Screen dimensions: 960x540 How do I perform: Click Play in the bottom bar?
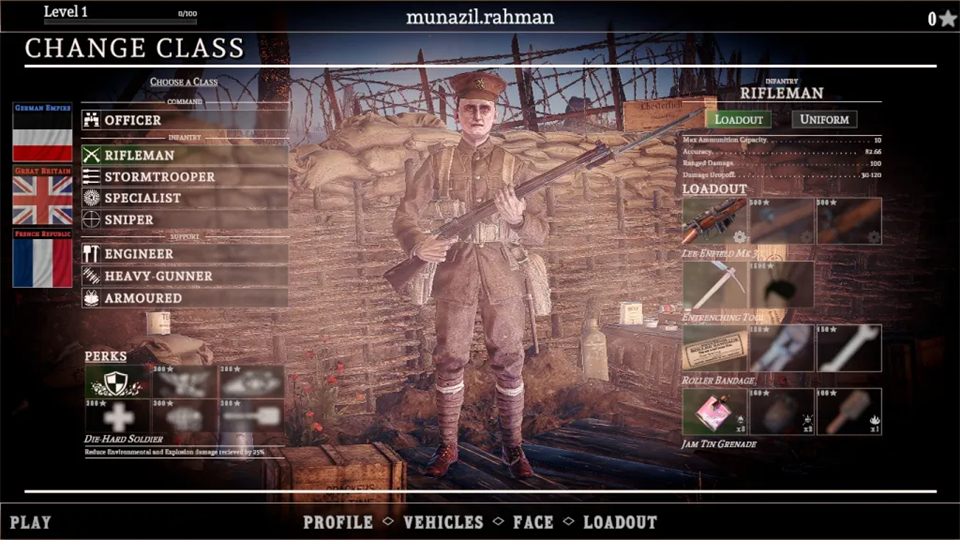click(x=31, y=522)
